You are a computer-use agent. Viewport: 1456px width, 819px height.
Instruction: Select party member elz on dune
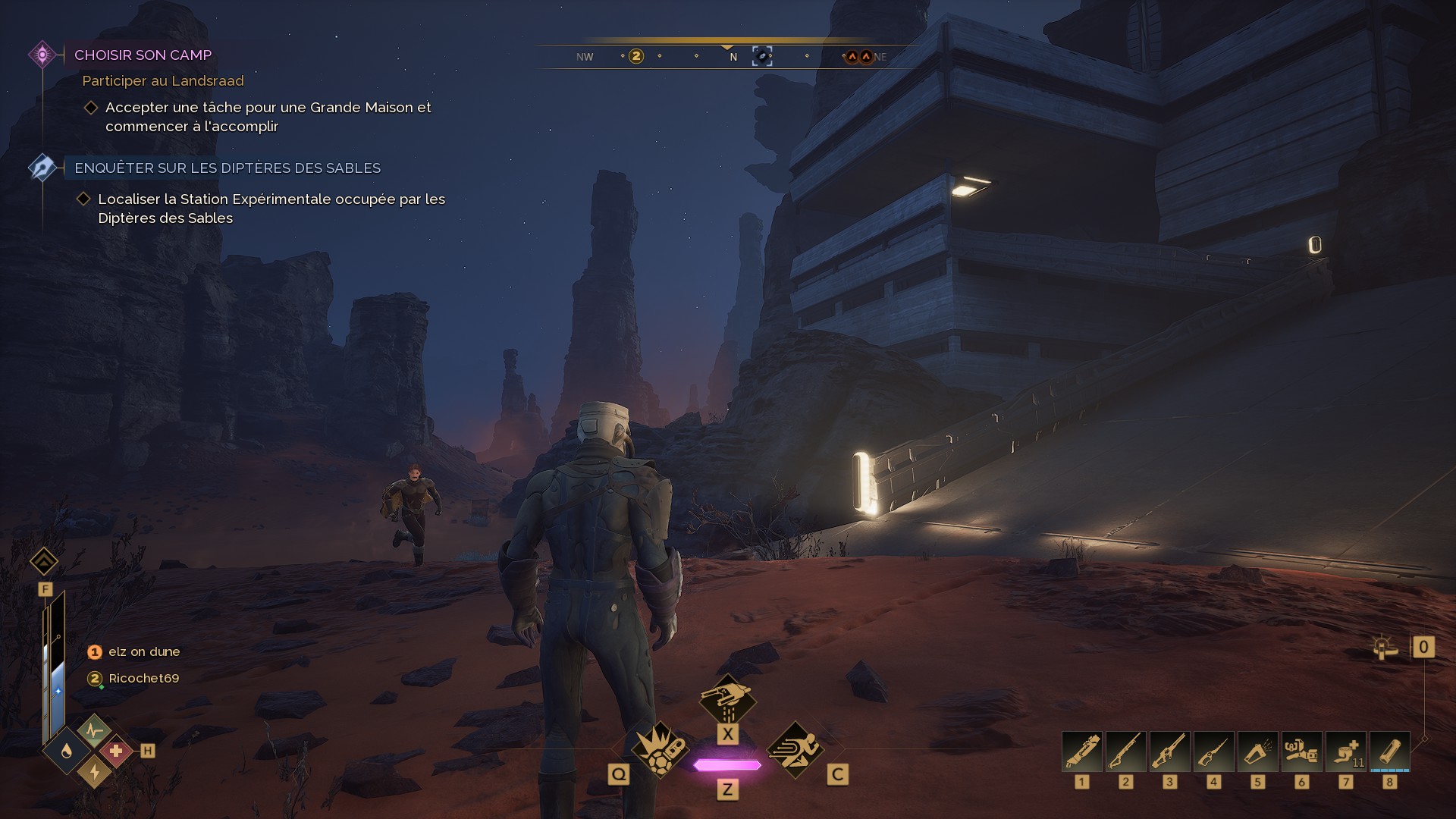click(143, 652)
